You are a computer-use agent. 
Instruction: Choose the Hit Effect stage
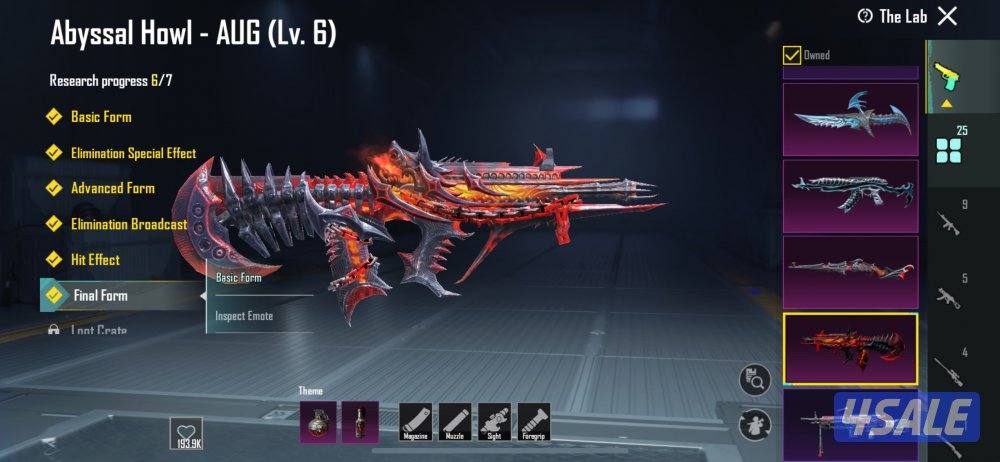pyautogui.click(x=95, y=260)
